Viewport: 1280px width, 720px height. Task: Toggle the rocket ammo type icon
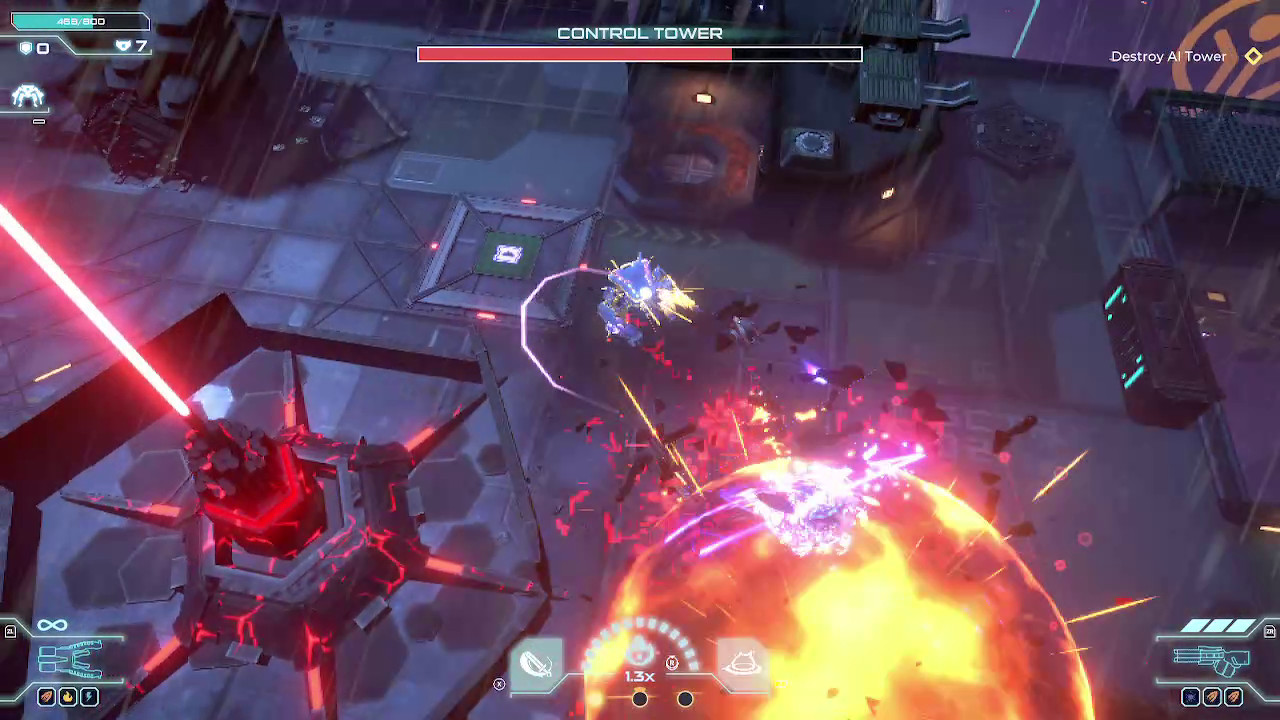coord(46,696)
